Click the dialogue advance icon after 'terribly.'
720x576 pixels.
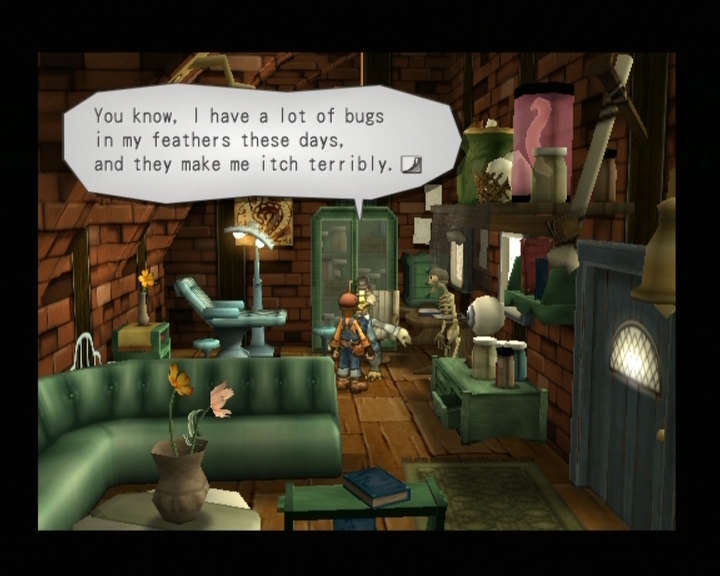[x=410, y=164]
